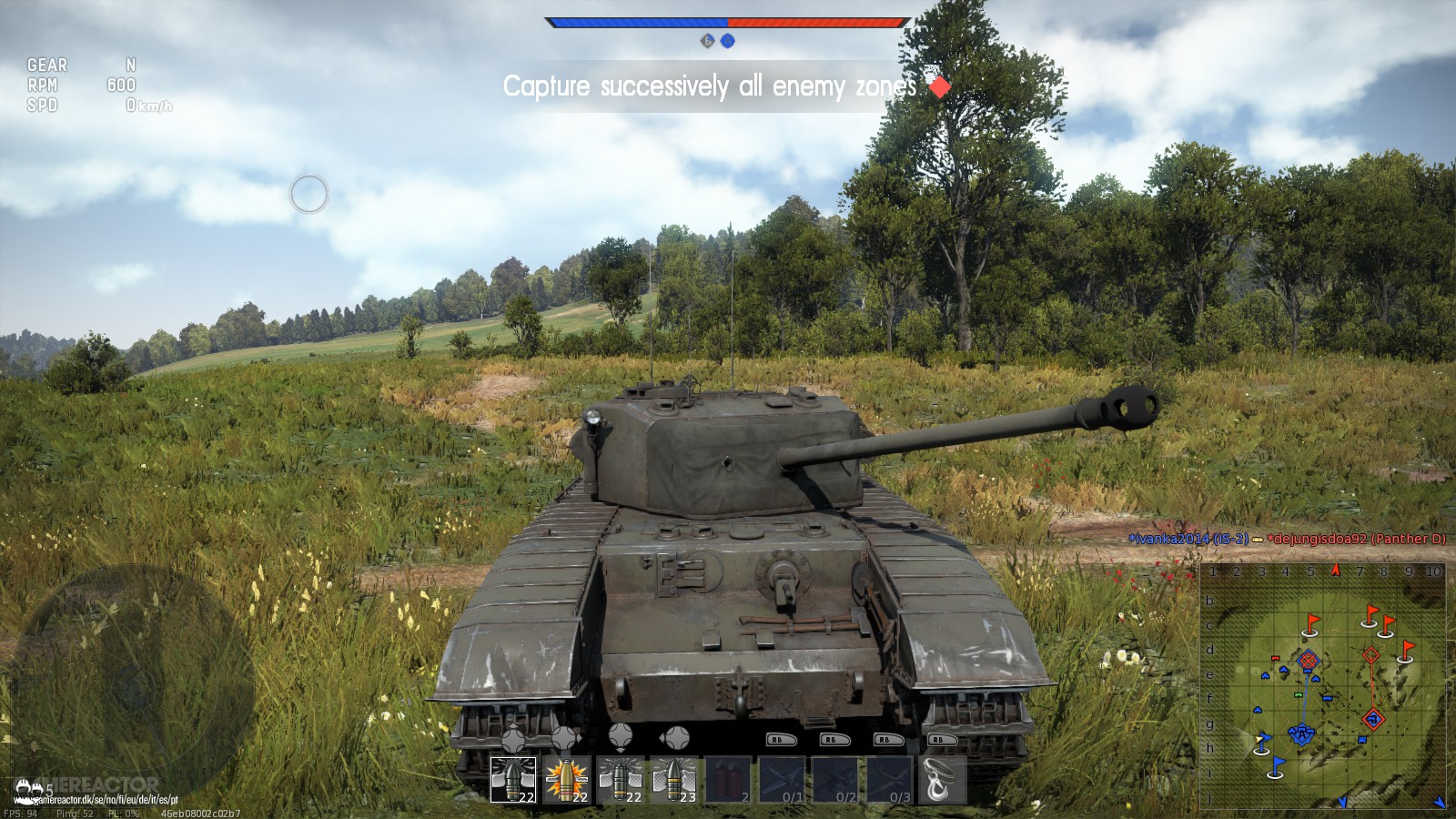The image size is (1456, 819).
Task: Select the red flag at grid c5 on minimap
Action: 1310,622
